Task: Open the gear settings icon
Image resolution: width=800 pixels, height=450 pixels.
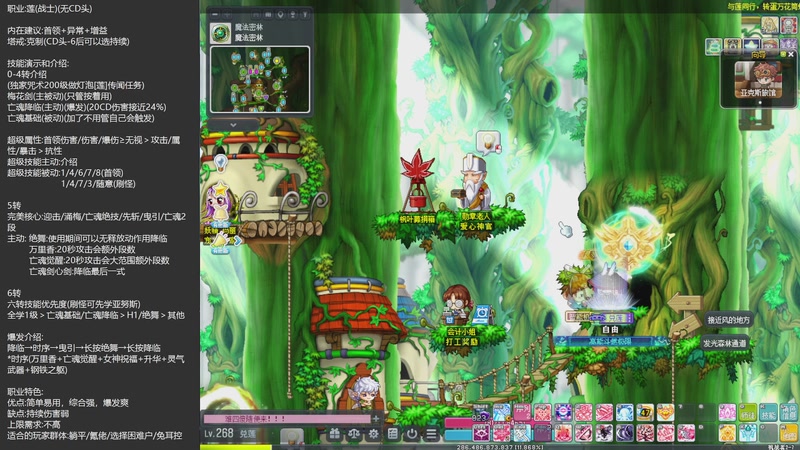Action: tap(373, 434)
